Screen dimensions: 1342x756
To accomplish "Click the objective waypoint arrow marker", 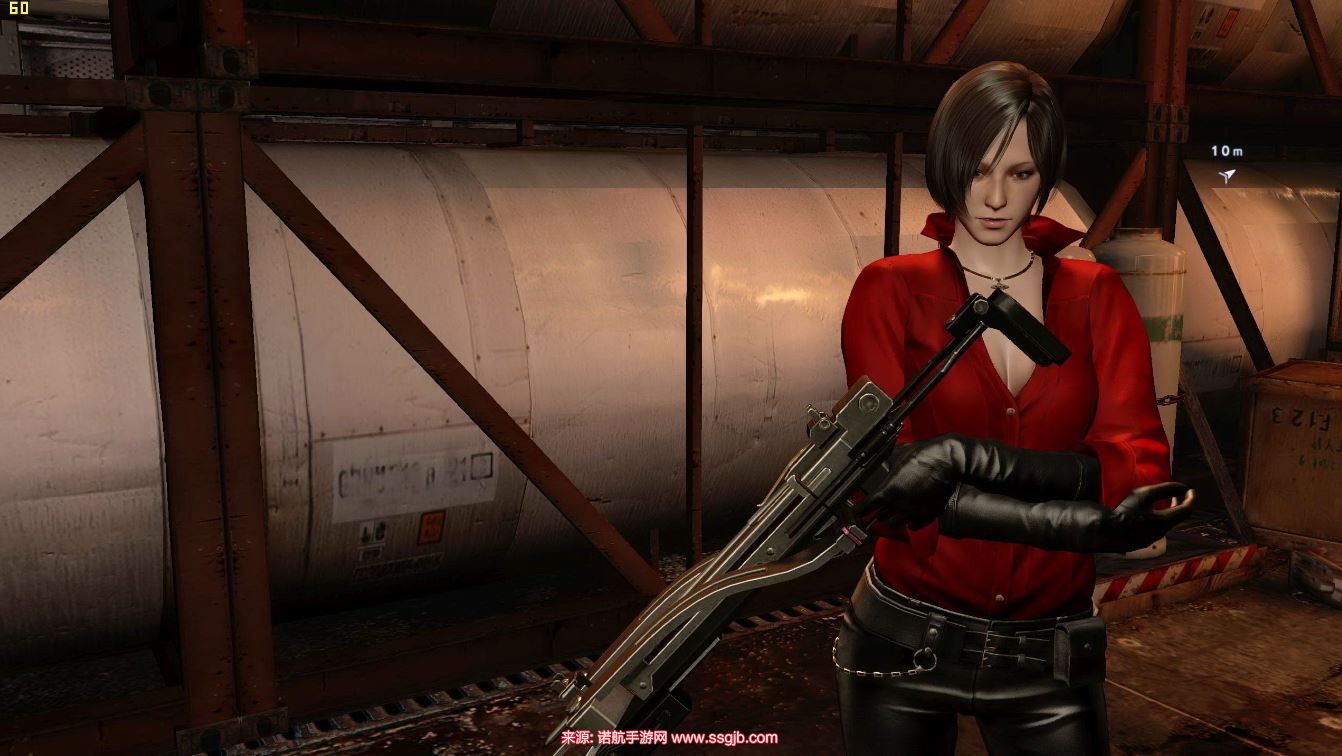I will point(1227,176).
